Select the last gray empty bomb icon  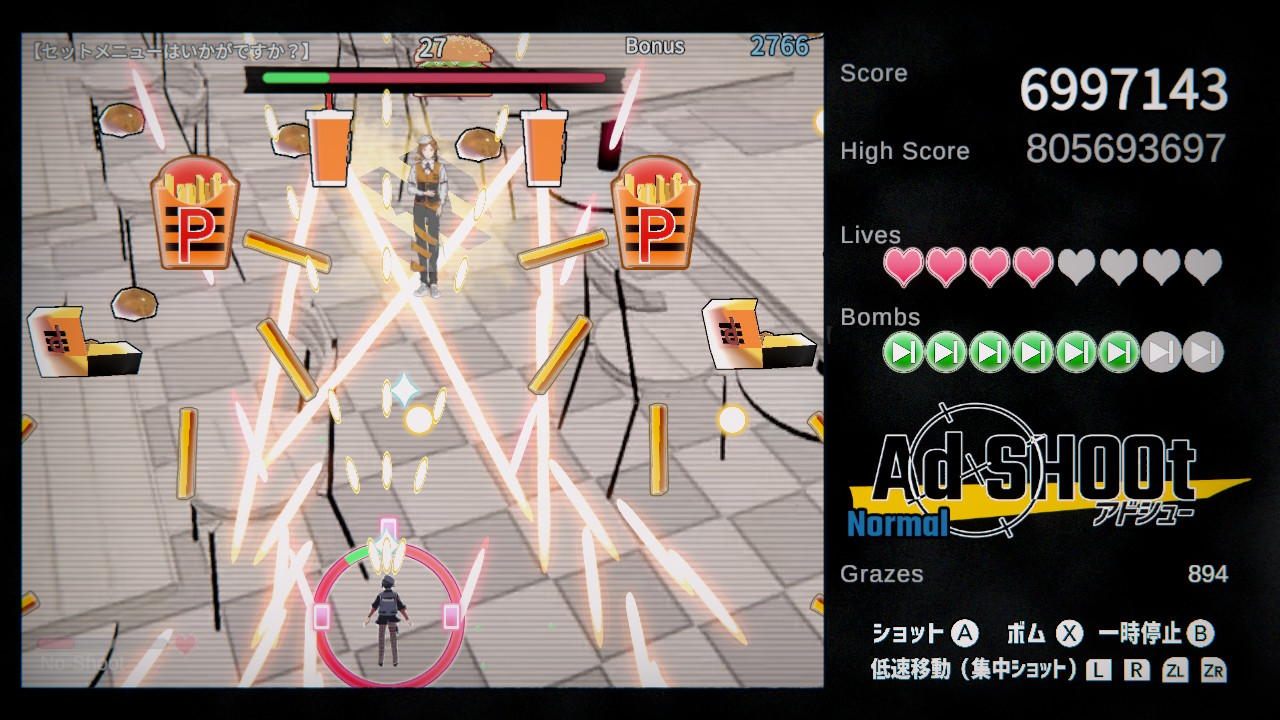pyautogui.click(x=1204, y=352)
